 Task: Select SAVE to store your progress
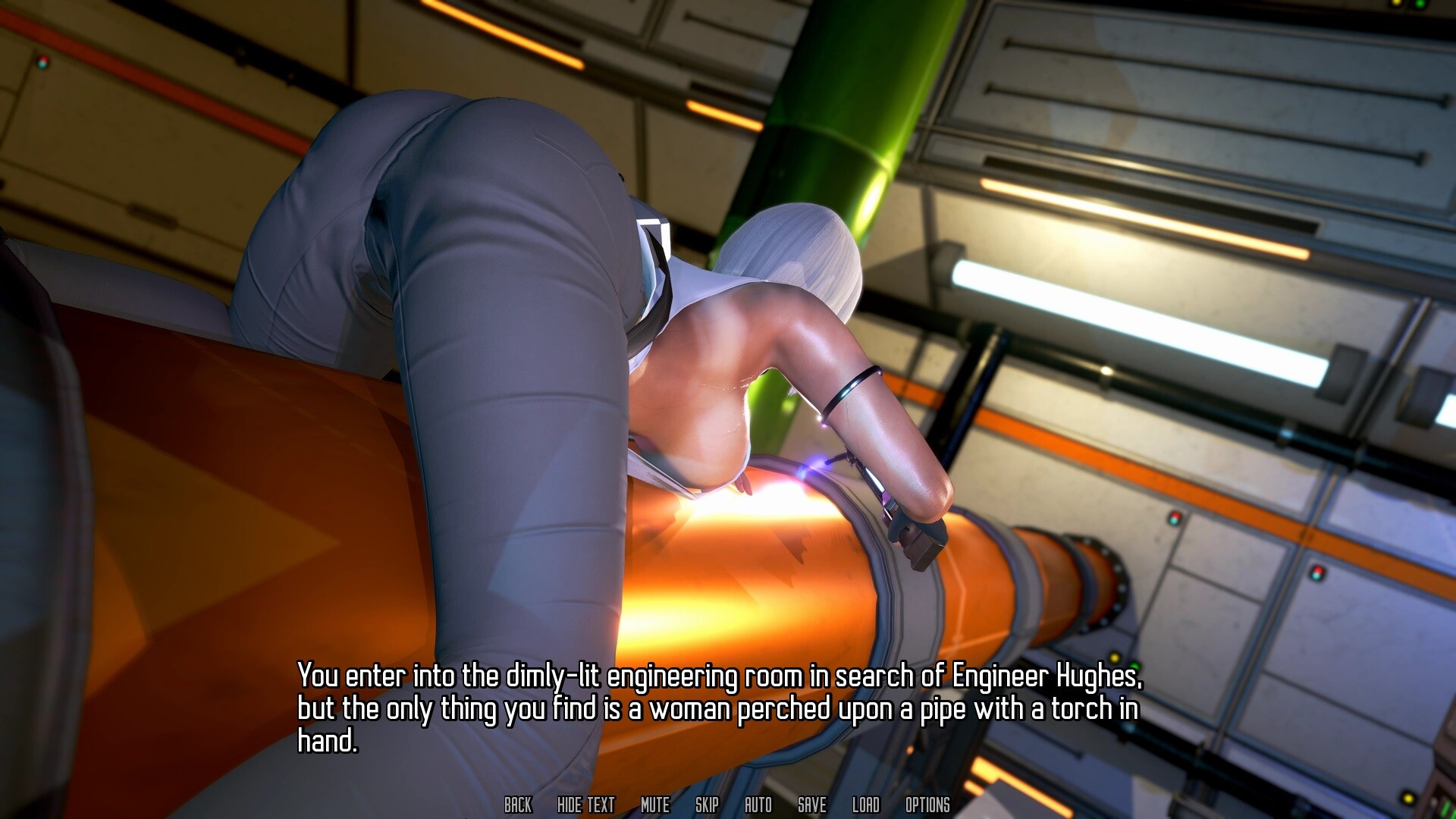coord(811,806)
